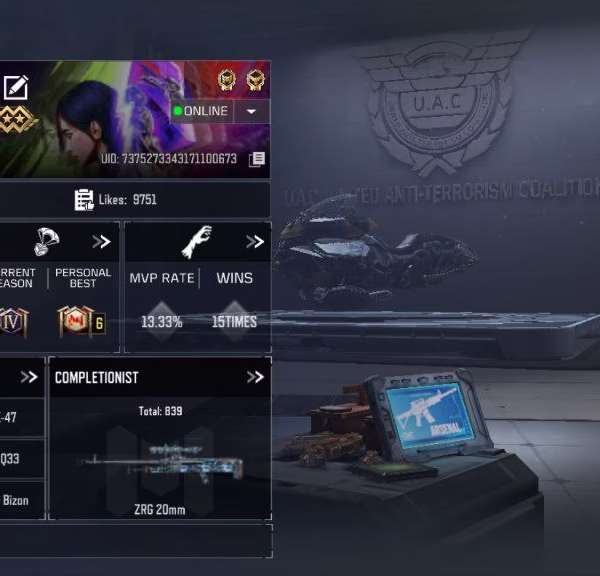Open the online status dropdown arrow
Screen dimensions: 600x576
[x=251, y=111]
